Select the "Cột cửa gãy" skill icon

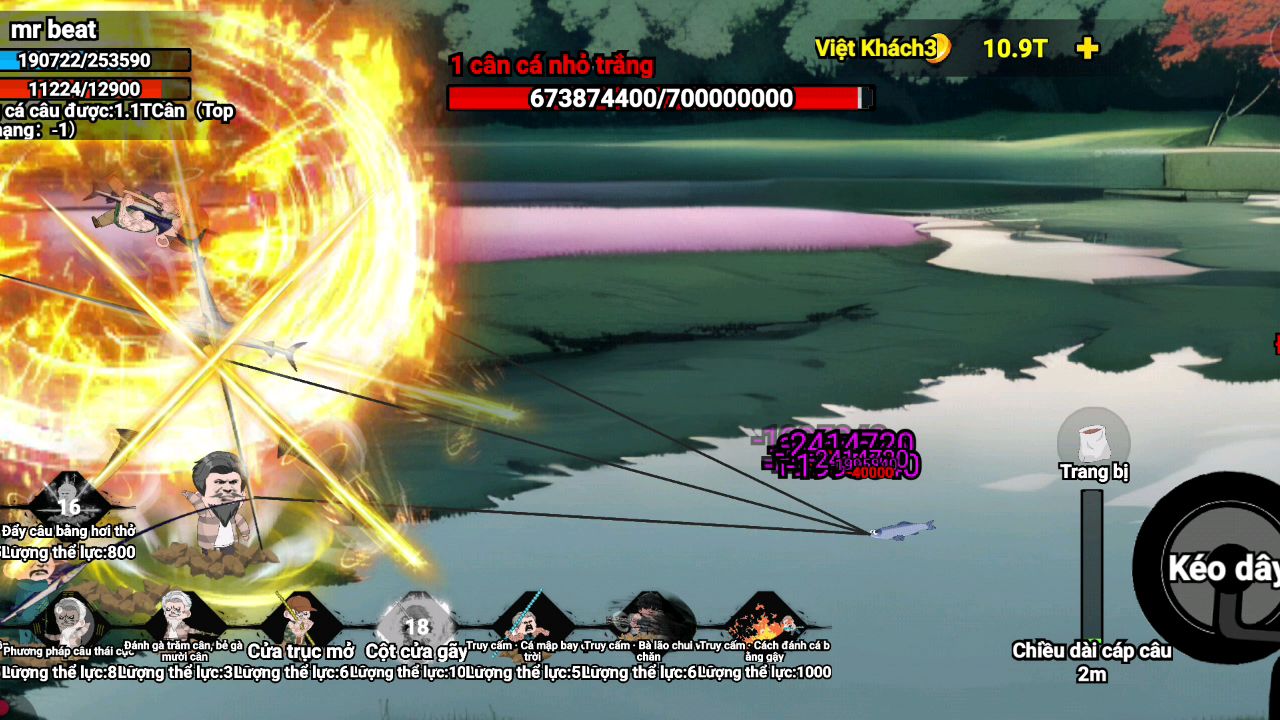coord(416,620)
